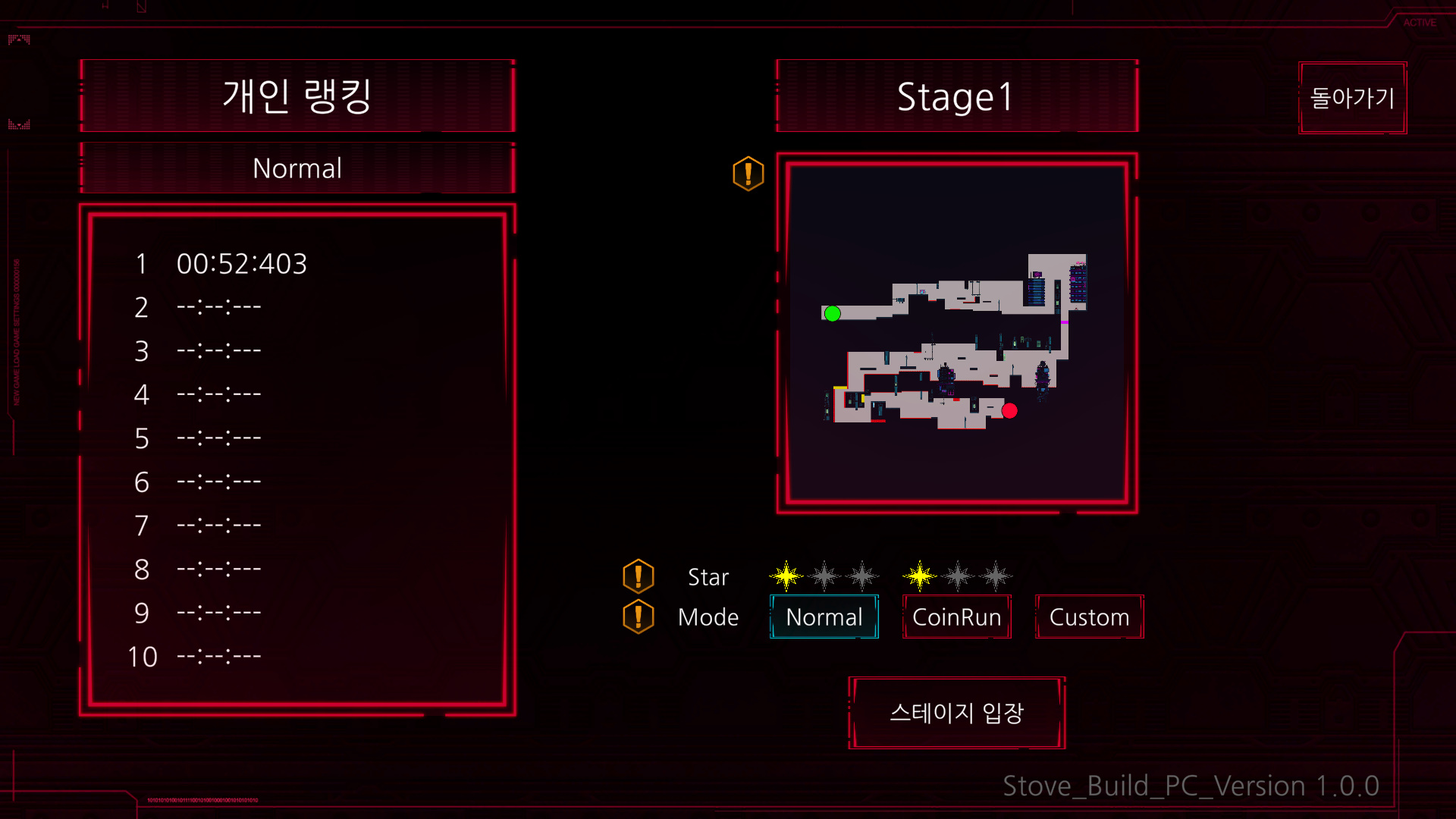The width and height of the screenshot is (1456, 819).
Task: Open the Star rating selector
Action: tap(708, 576)
